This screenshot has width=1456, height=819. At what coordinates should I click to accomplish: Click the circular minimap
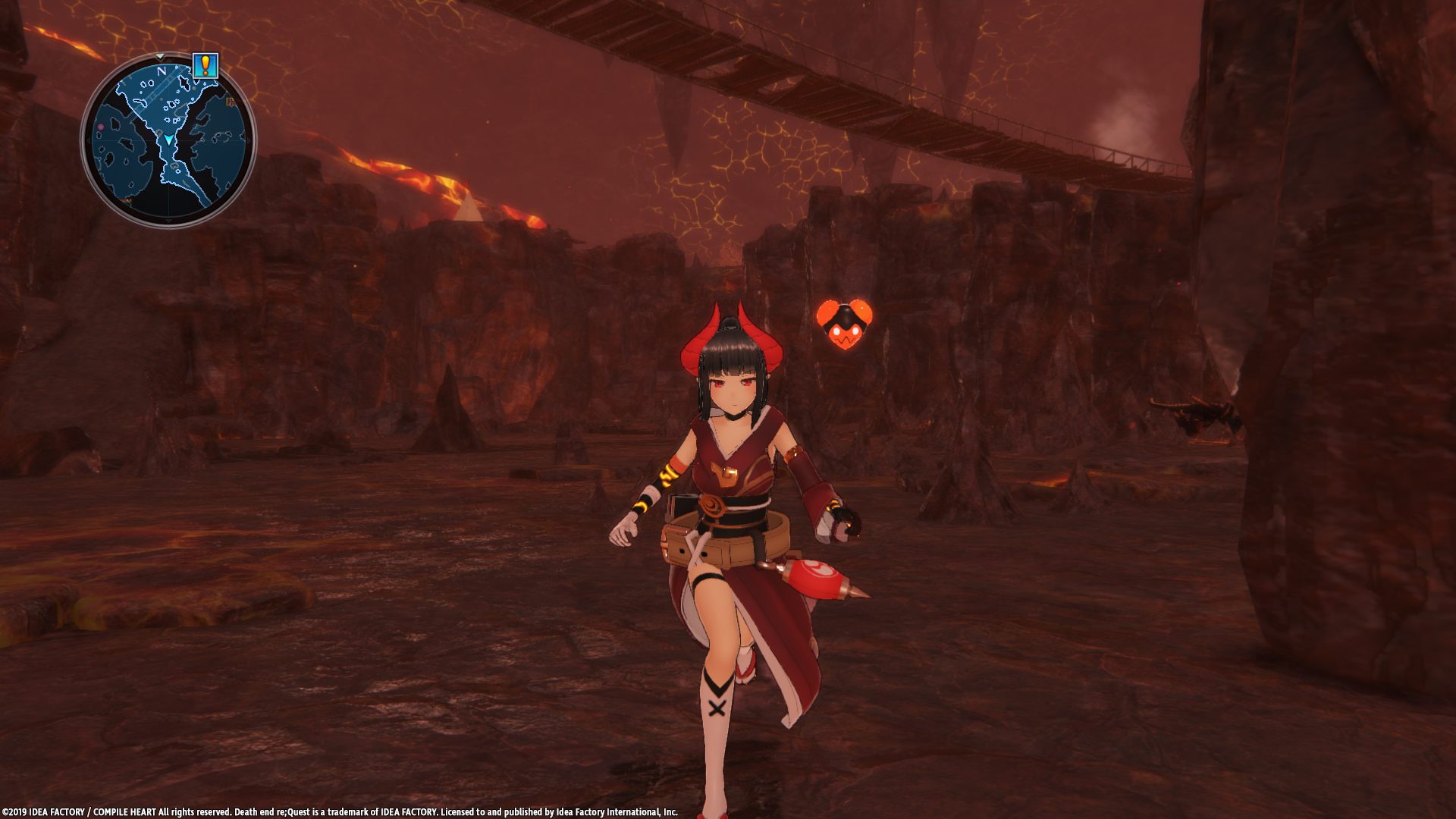(168, 140)
